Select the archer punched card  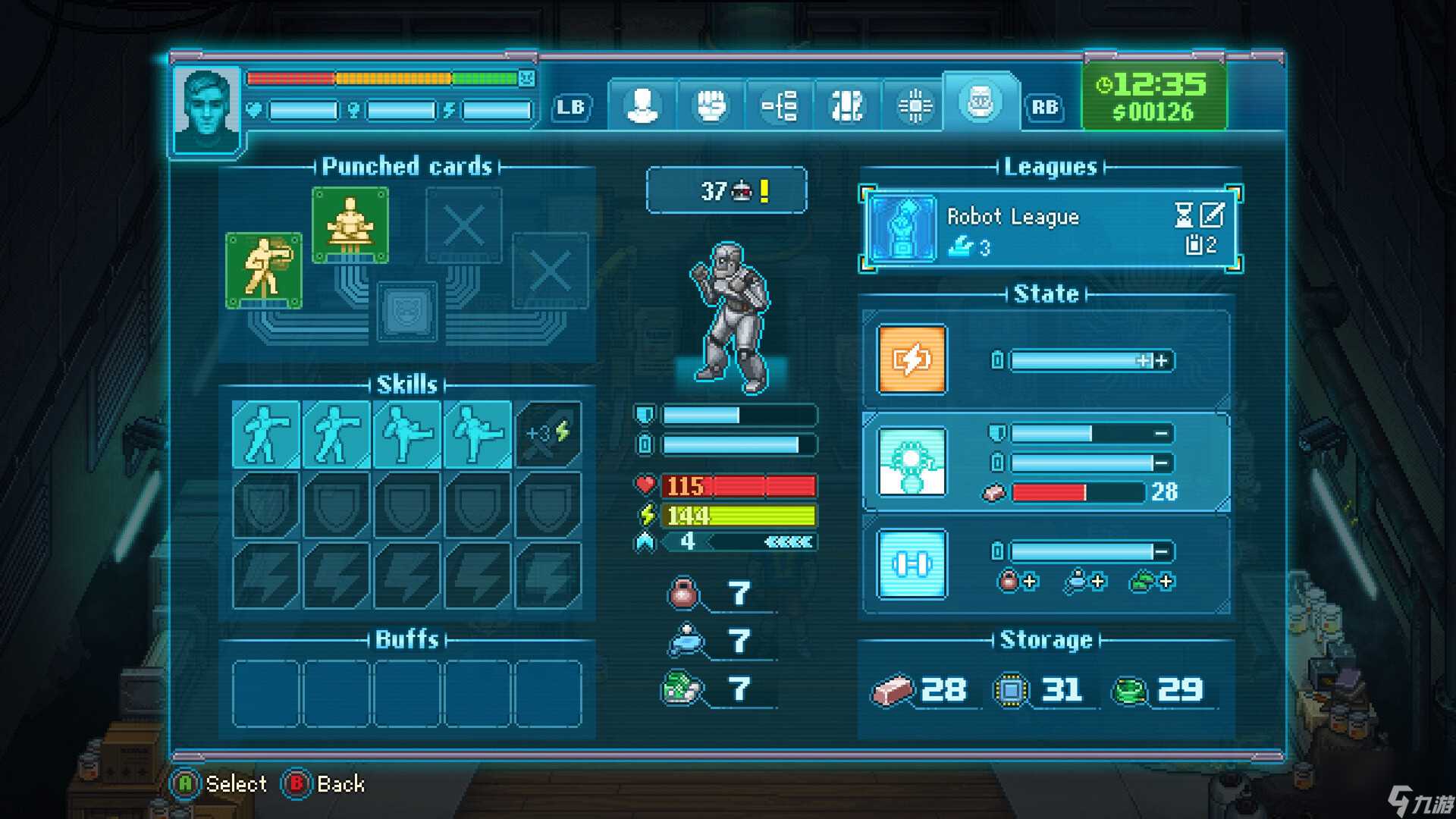[264, 270]
